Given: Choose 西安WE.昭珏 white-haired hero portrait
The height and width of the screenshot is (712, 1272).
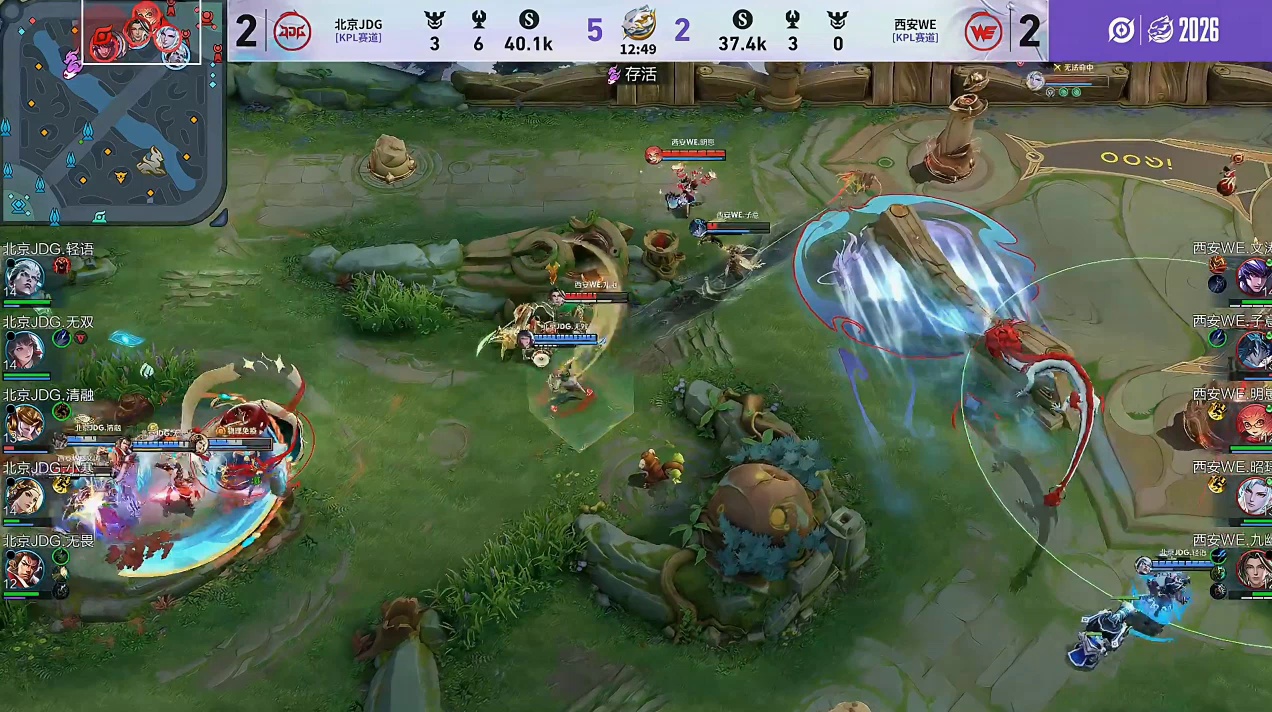Looking at the screenshot, I should tap(1252, 496).
